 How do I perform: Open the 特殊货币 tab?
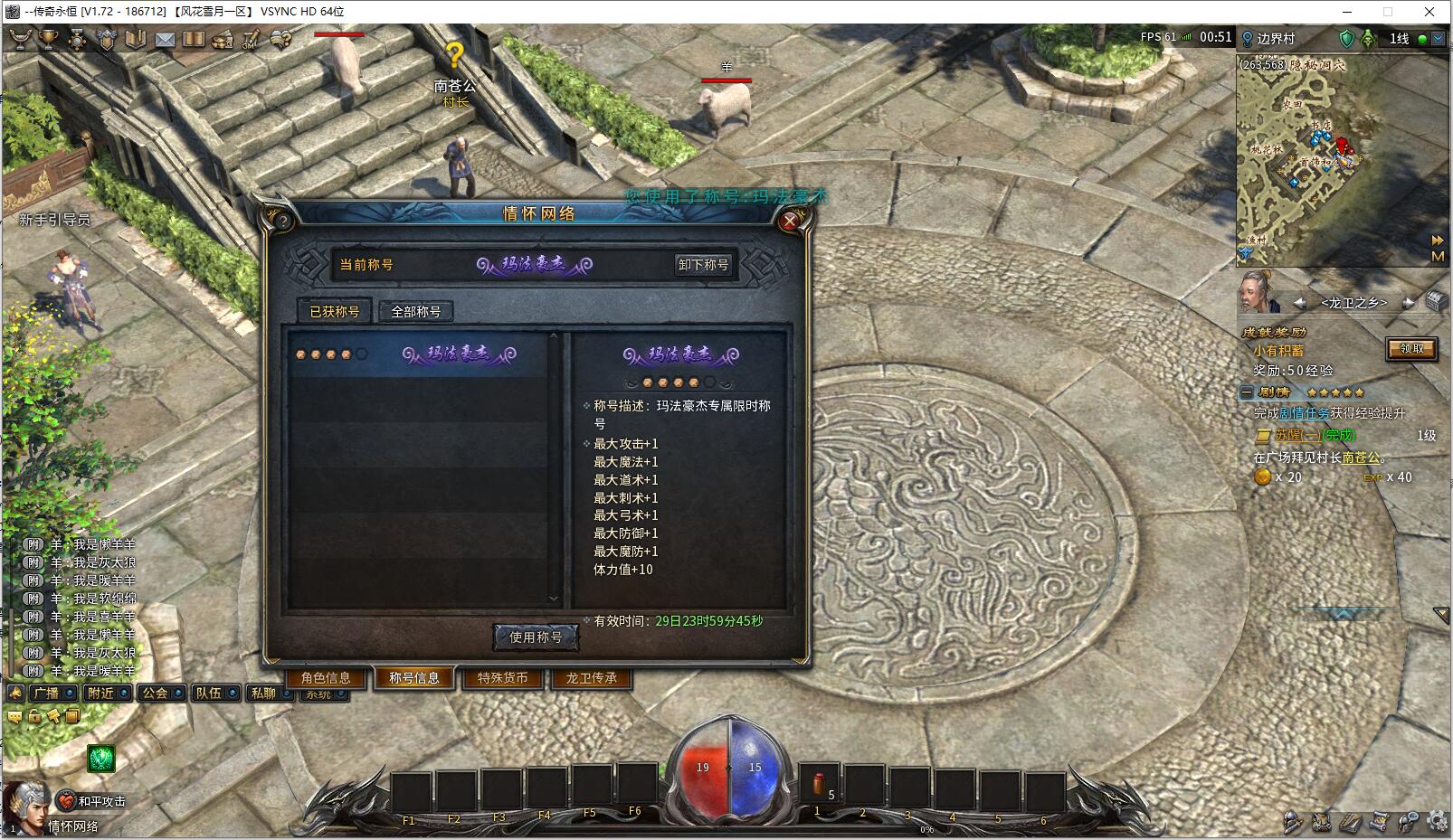click(503, 678)
